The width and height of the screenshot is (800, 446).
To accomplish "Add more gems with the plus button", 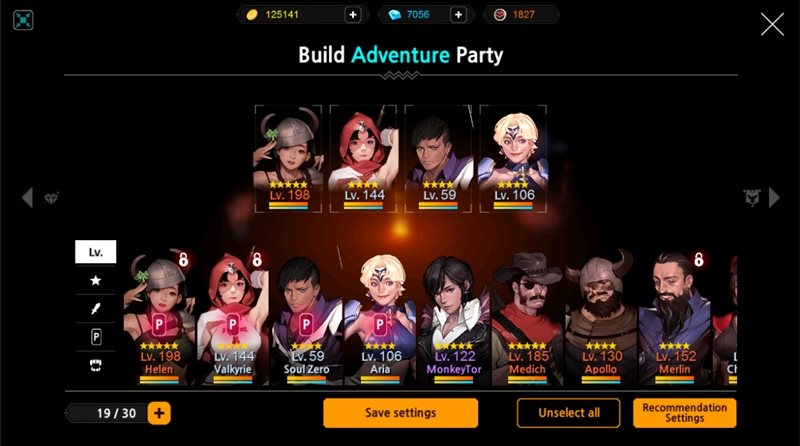I will pyautogui.click(x=458, y=14).
